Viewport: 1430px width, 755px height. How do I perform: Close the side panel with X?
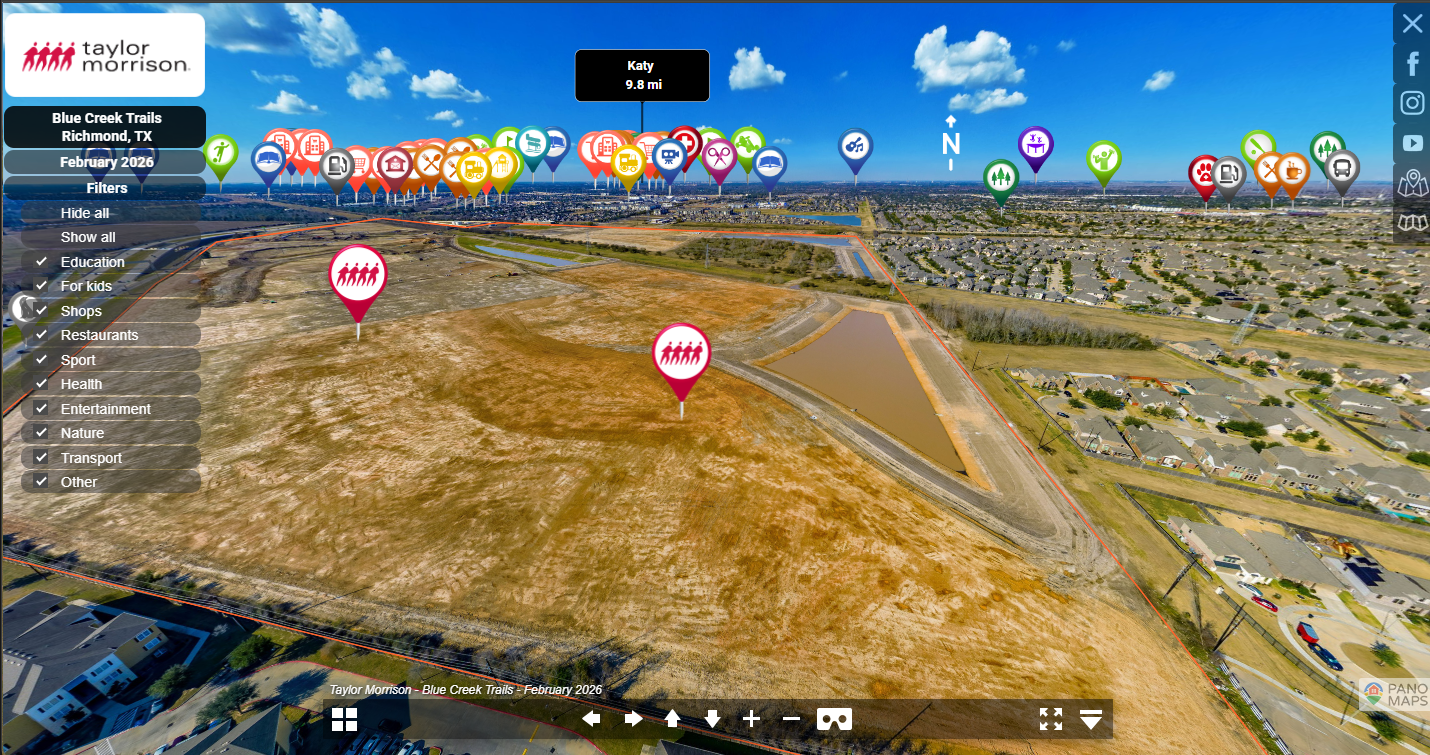(x=1412, y=24)
